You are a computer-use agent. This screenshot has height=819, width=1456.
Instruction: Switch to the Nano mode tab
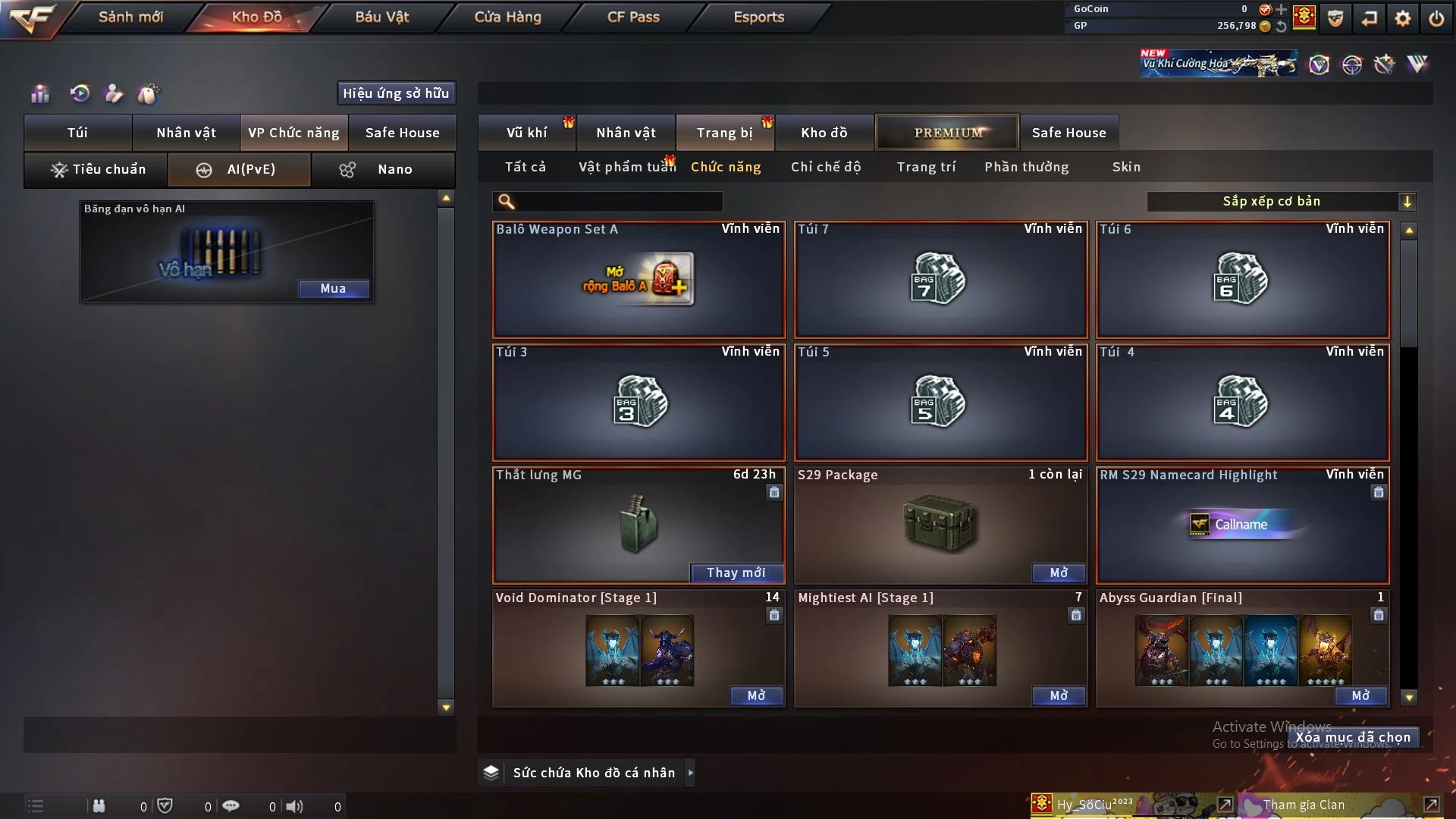[x=383, y=169]
